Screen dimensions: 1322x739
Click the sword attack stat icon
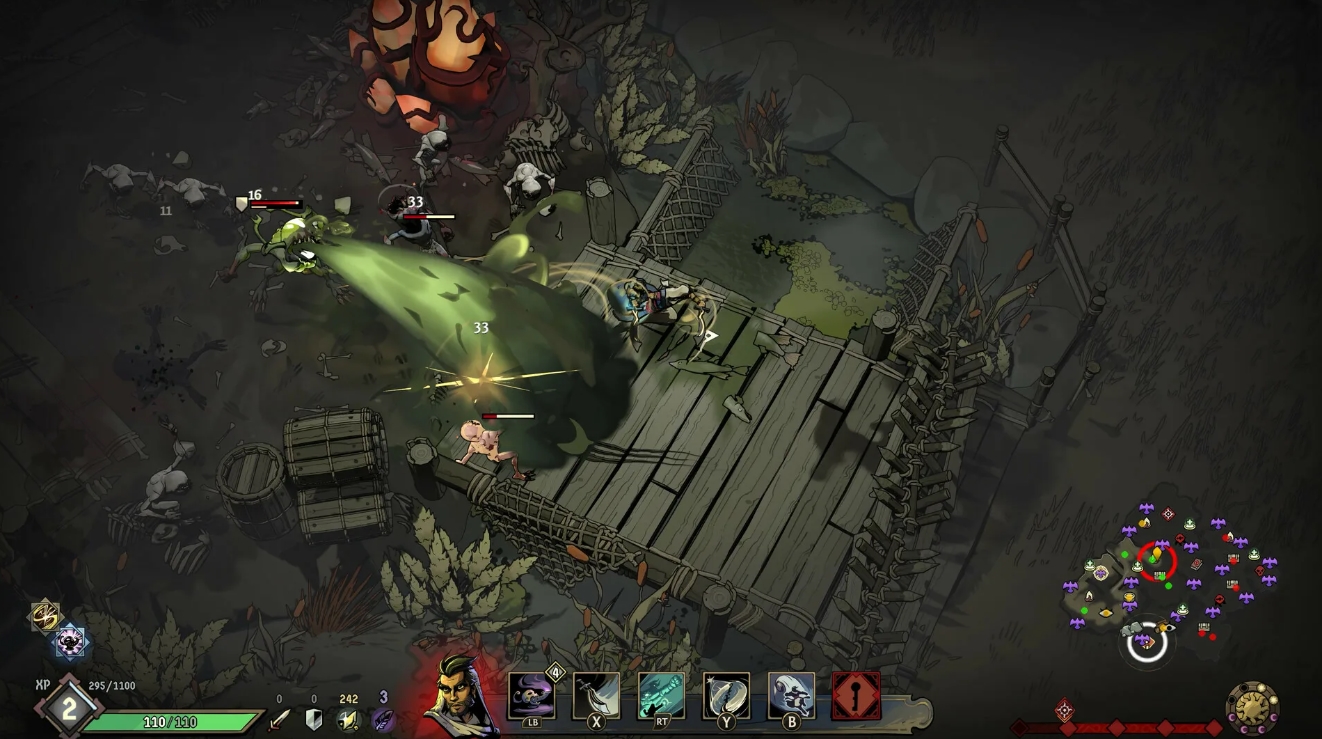(278, 721)
